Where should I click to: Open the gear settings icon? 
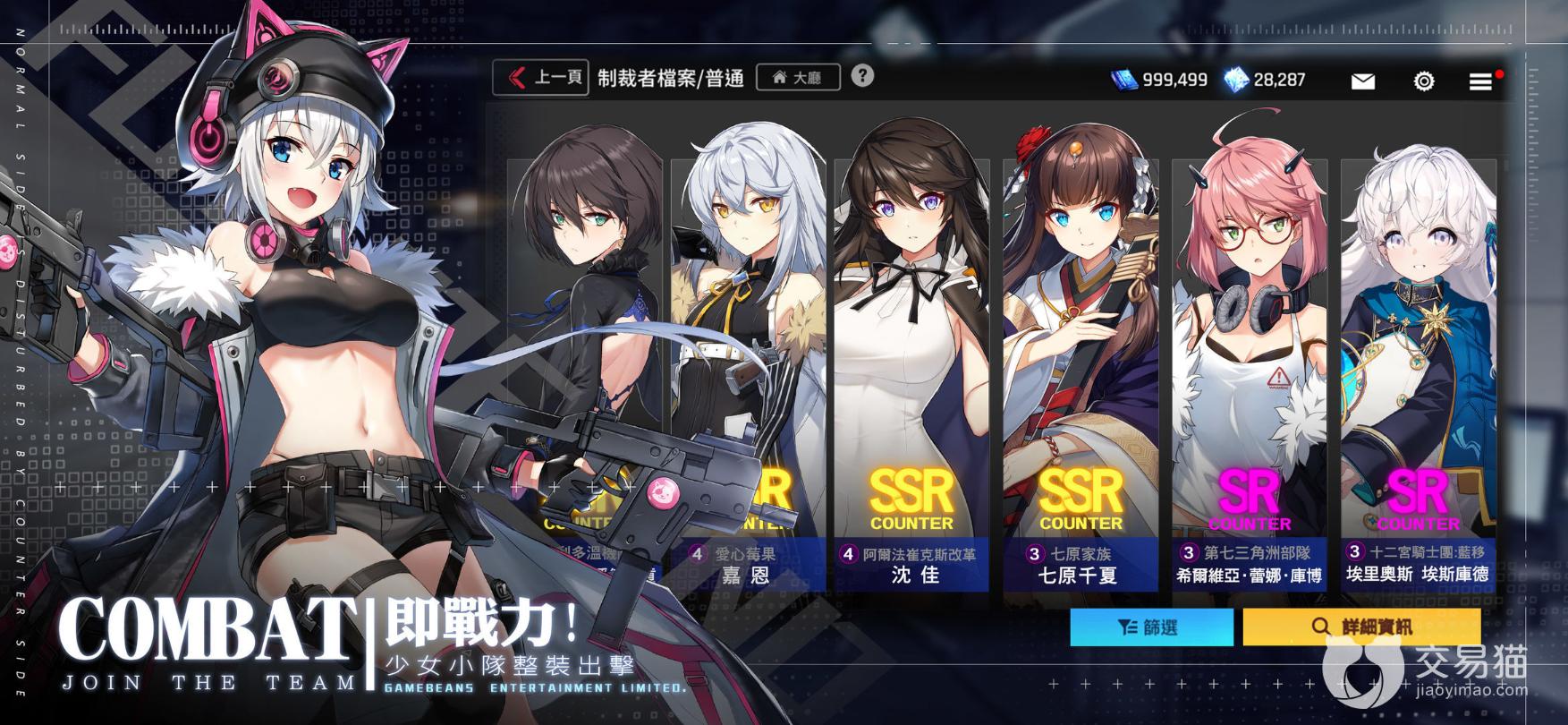pyautogui.click(x=1423, y=81)
